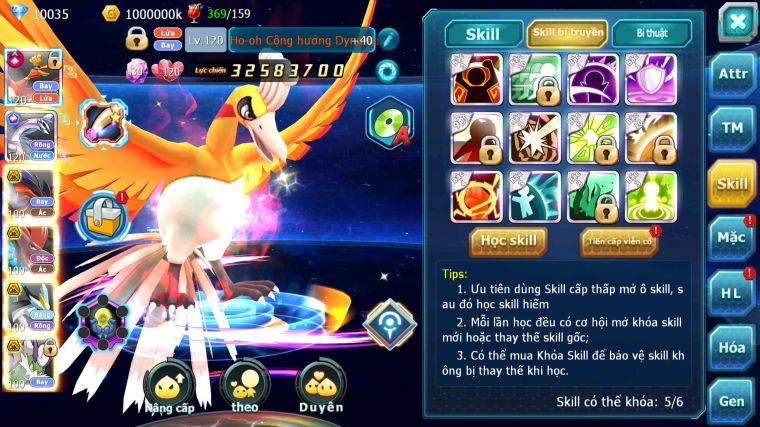Switch to the Gen side tab
The height and width of the screenshot is (427, 760).
coord(732,401)
